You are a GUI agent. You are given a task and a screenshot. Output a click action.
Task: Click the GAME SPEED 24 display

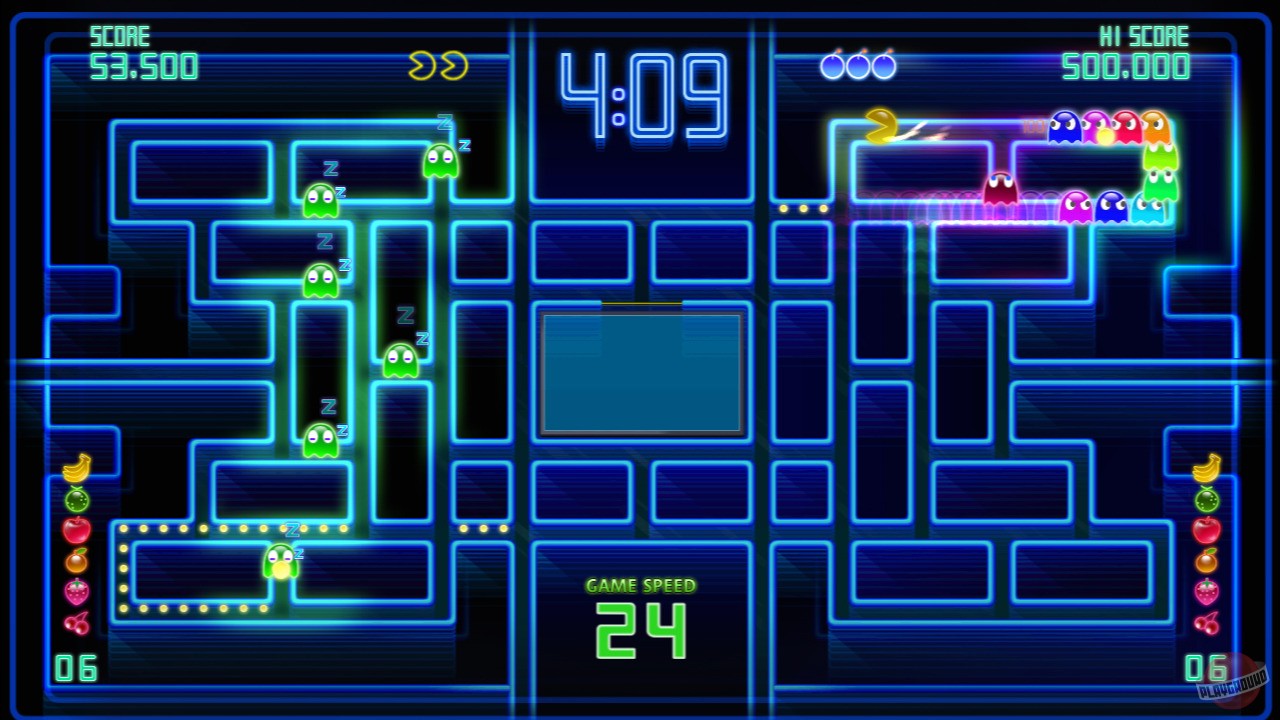640,612
